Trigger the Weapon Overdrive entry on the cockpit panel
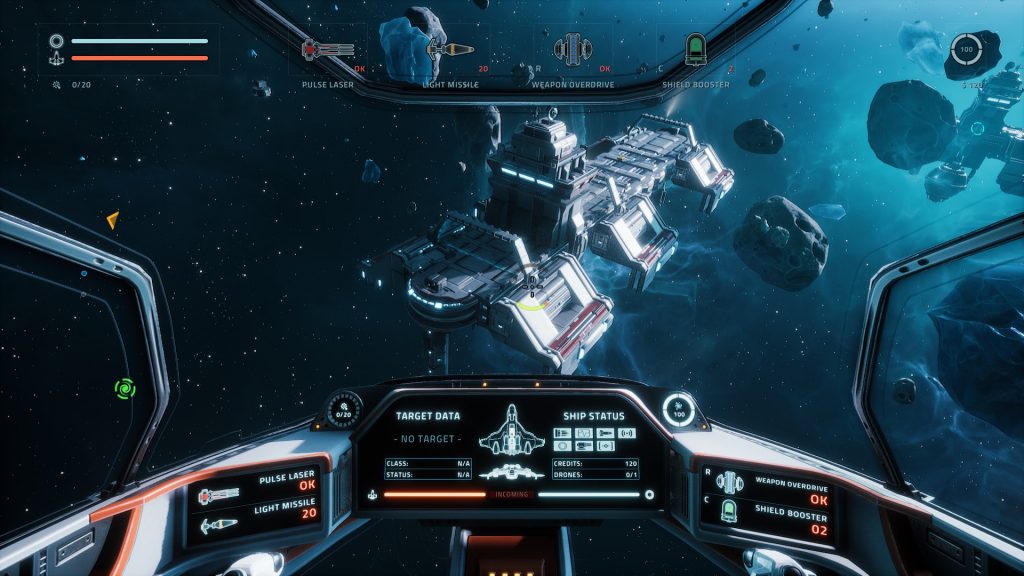Viewport: 1024px width, 576px height. (x=772, y=487)
